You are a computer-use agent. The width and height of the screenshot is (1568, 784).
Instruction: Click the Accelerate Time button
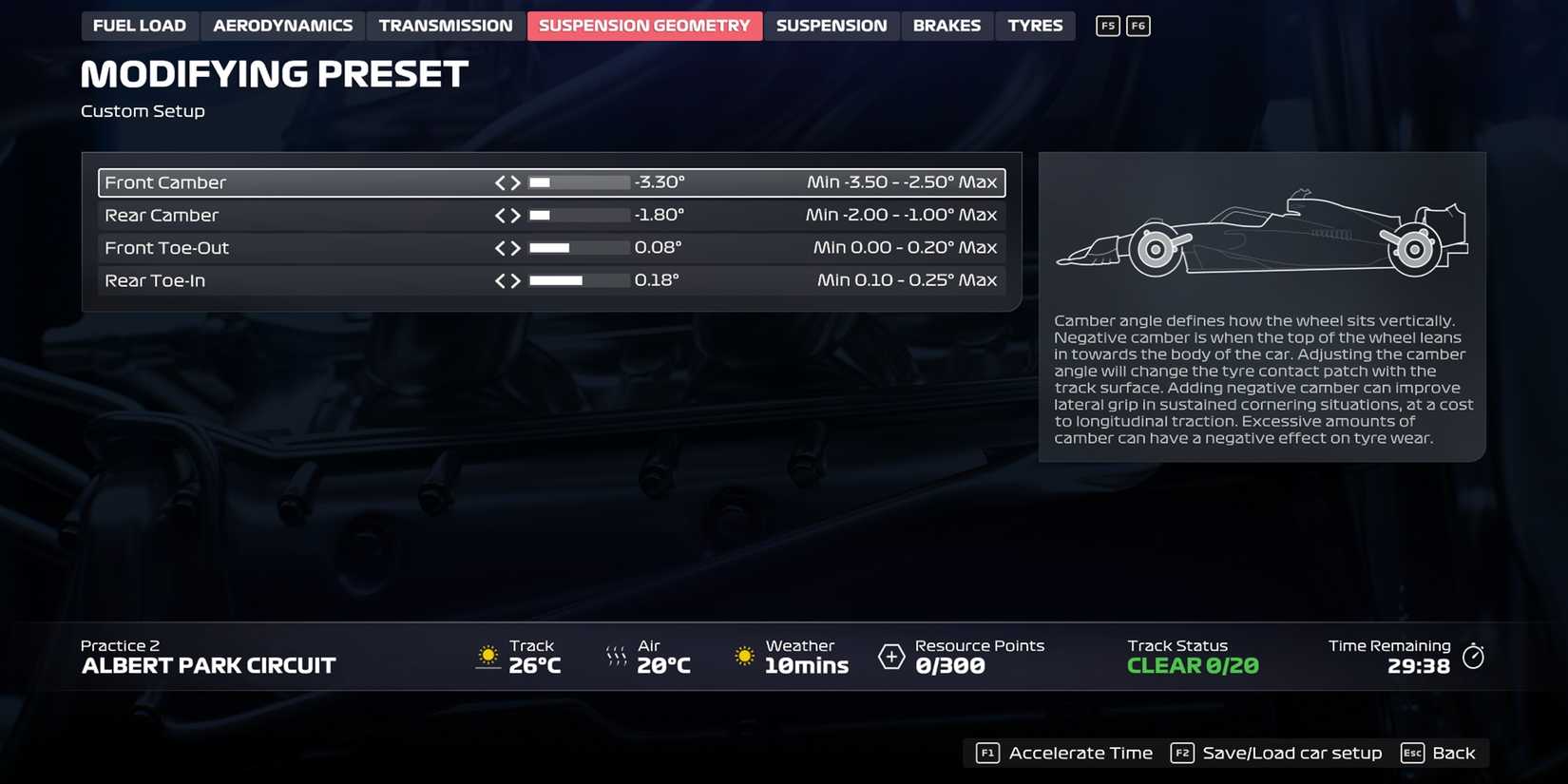(1080, 753)
